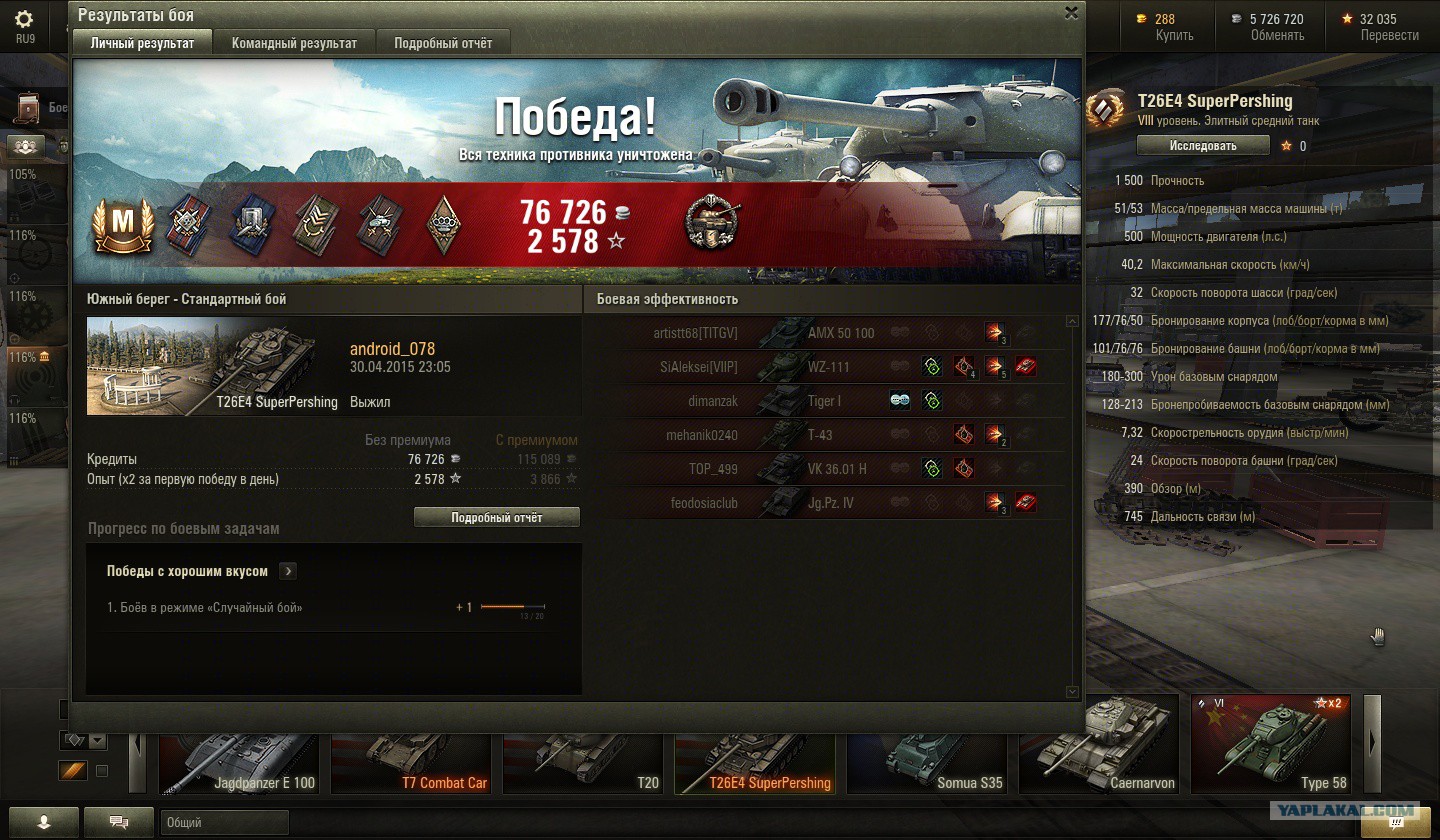Choose the Caernarvon tank tile

pos(1098,745)
